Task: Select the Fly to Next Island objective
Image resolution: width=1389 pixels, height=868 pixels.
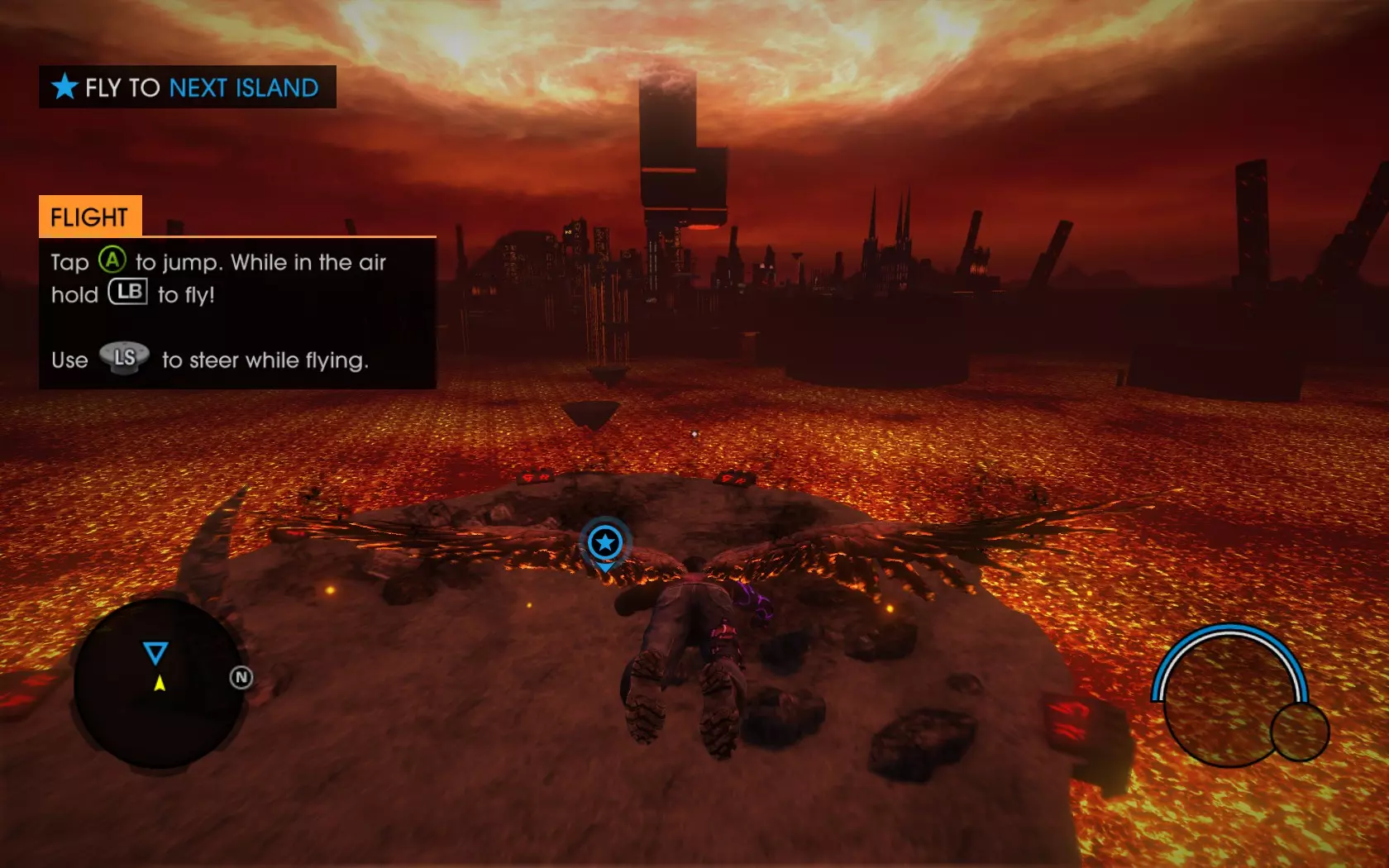Action: (x=188, y=87)
